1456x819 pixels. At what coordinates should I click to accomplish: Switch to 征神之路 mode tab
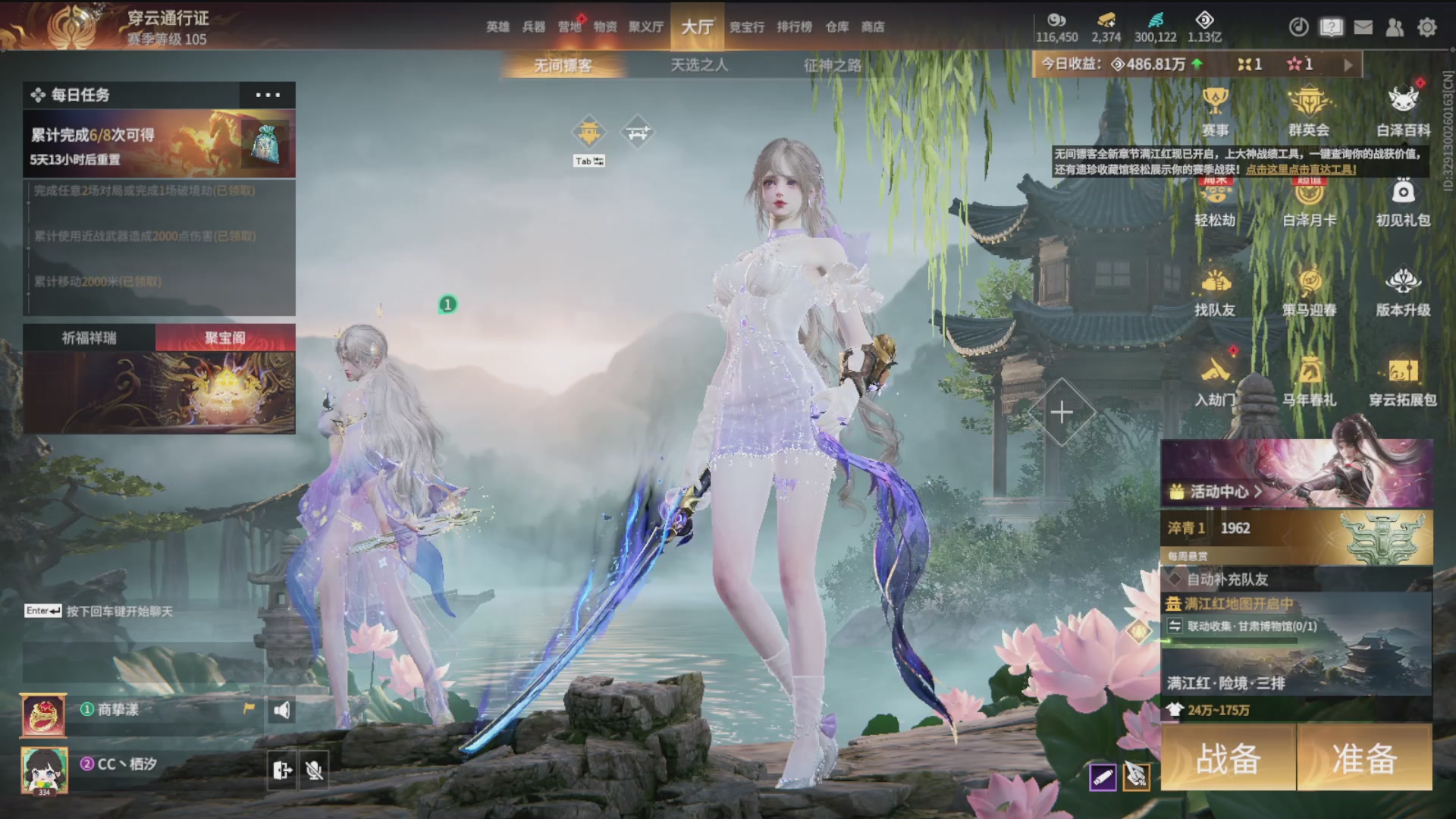pos(833,66)
